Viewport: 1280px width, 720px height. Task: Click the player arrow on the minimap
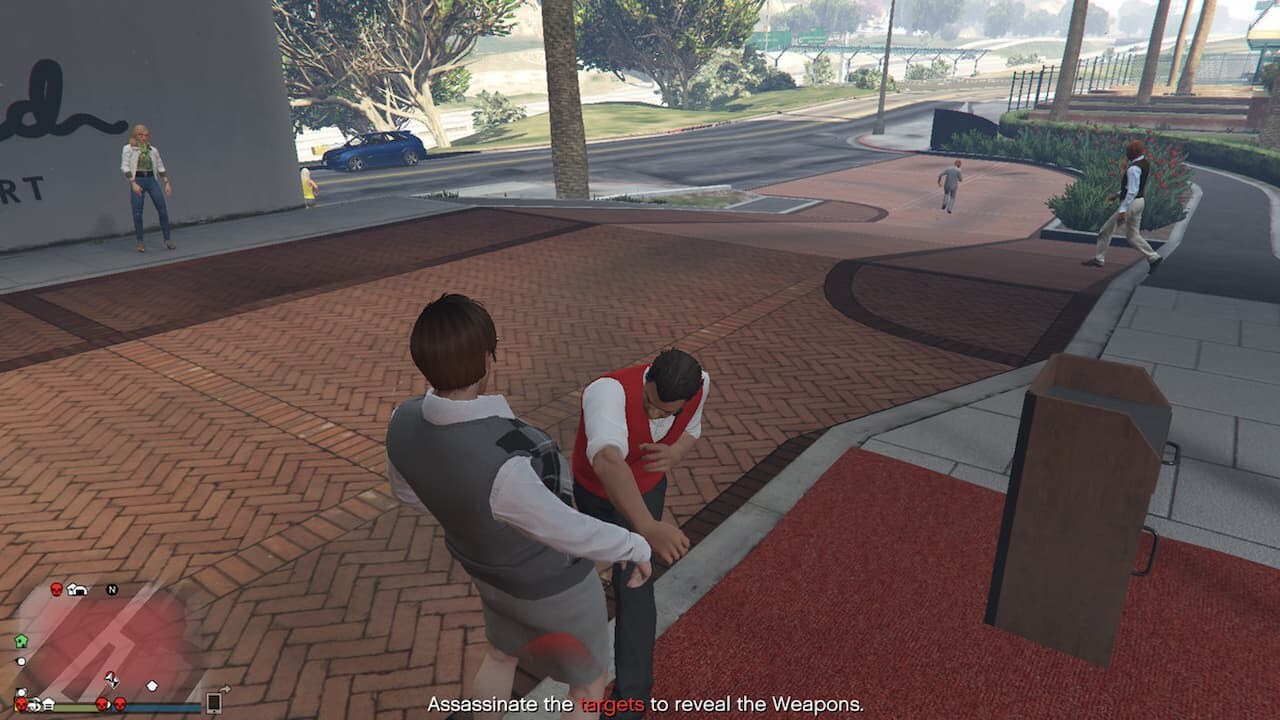112,680
